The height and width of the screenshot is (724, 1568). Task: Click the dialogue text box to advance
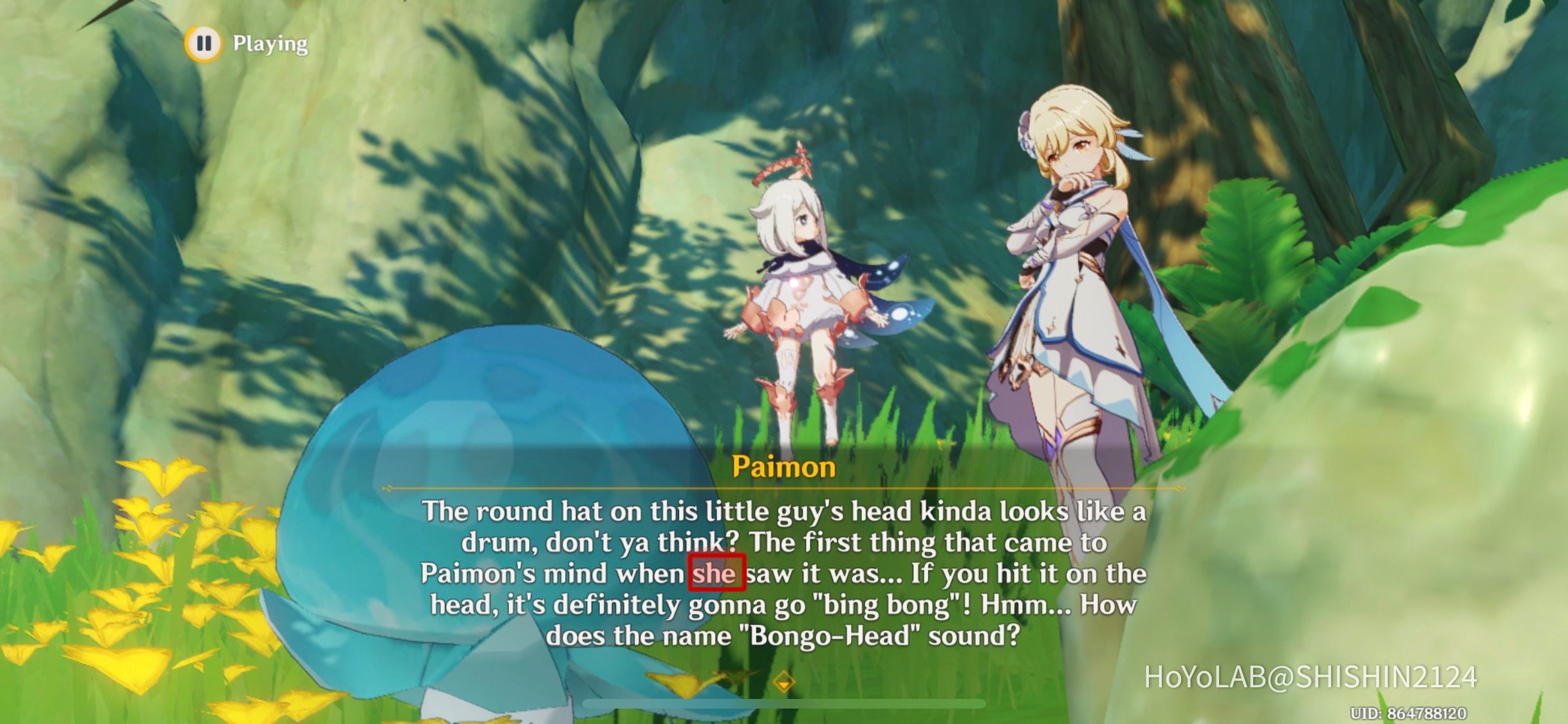pos(785,573)
